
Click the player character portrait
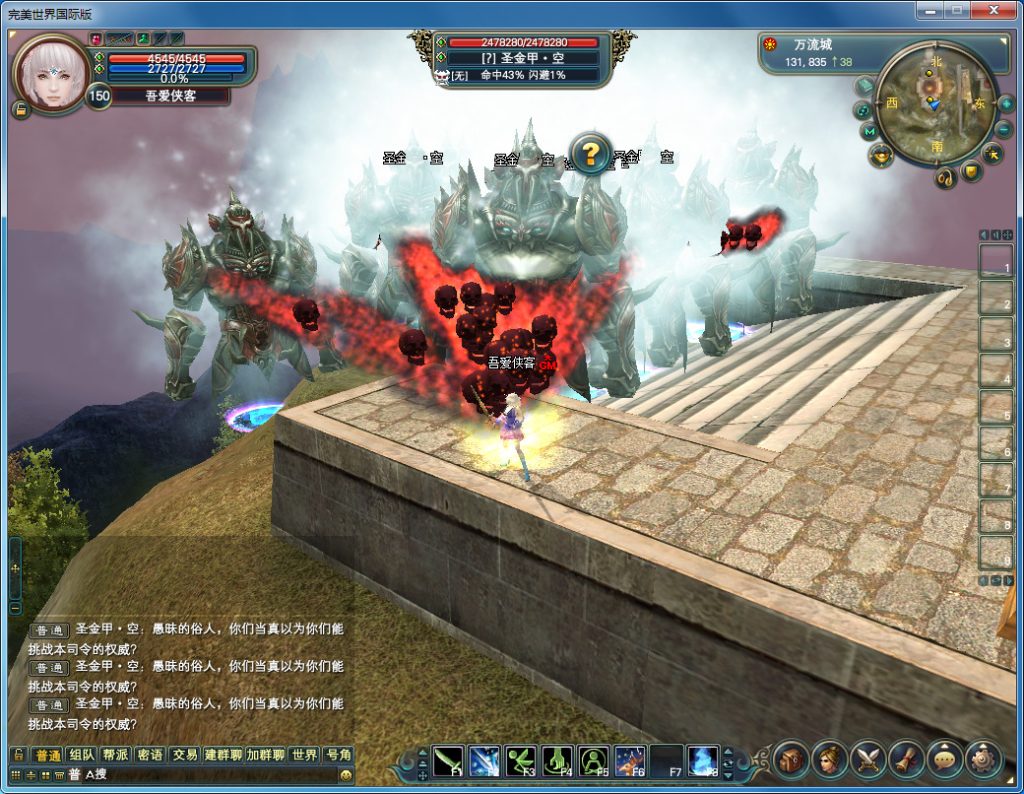tap(52, 73)
